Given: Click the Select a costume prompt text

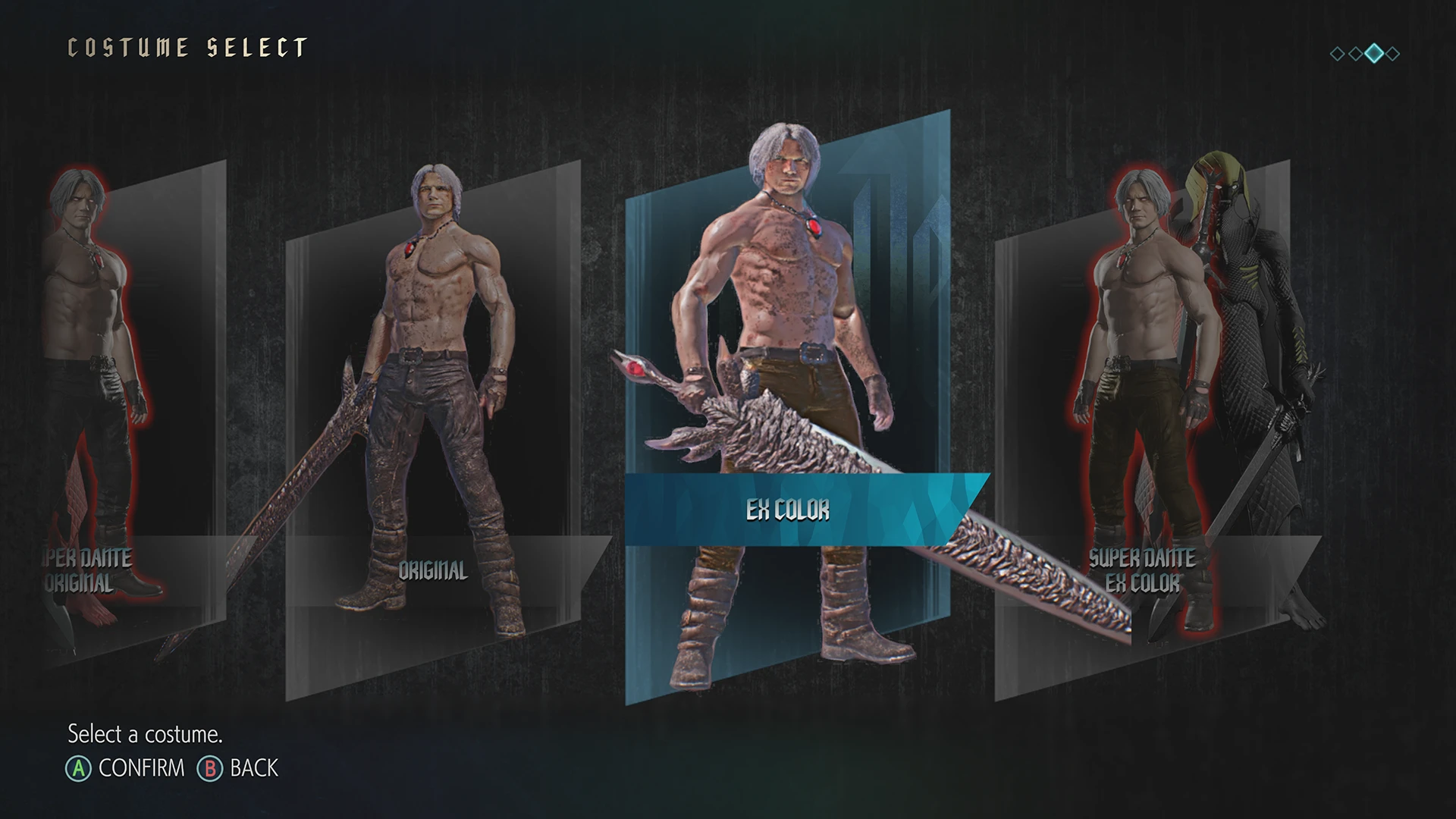Looking at the screenshot, I should click(x=144, y=734).
